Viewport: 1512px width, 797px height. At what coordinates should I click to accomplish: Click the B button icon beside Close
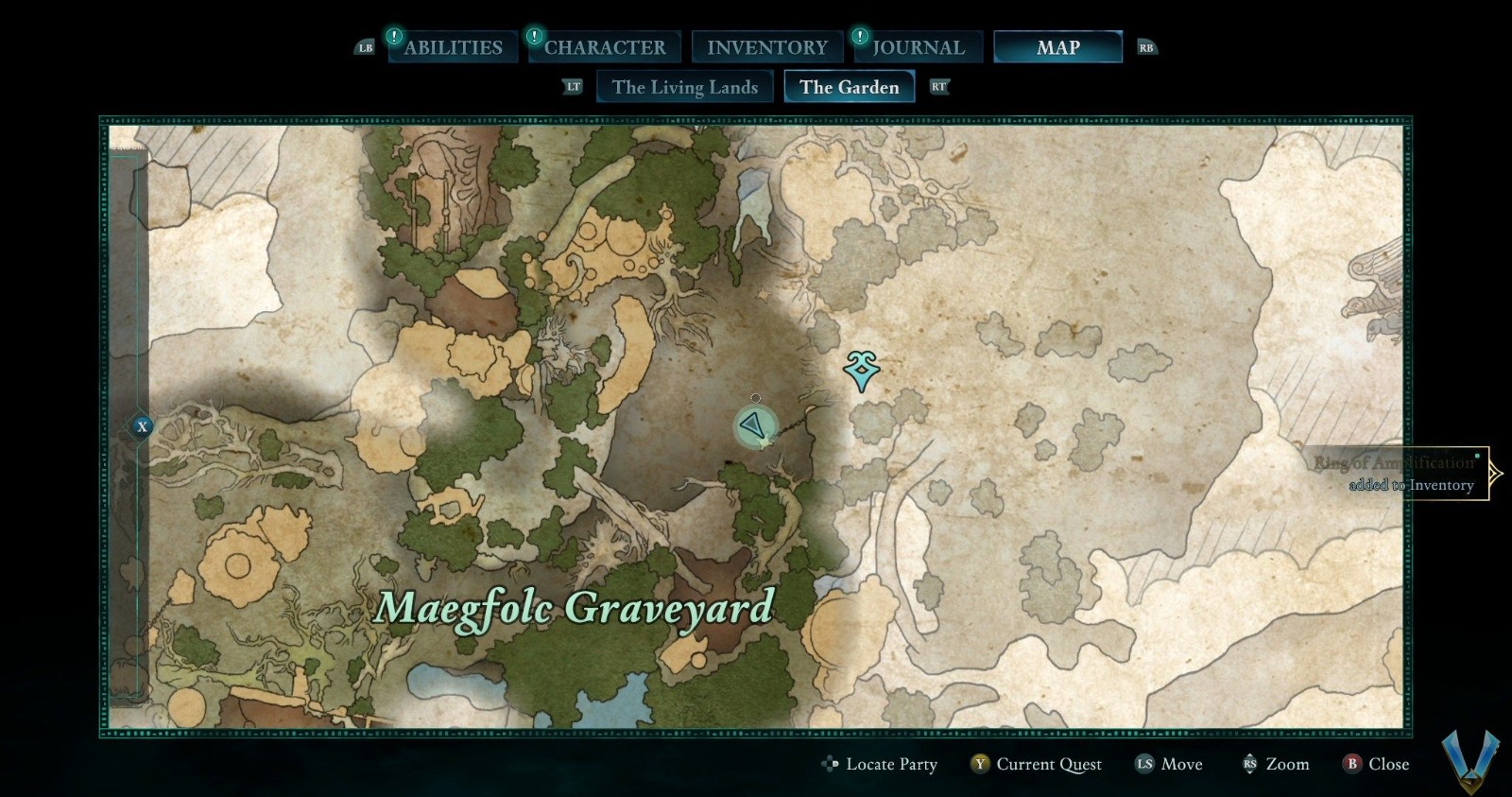pos(1350,764)
